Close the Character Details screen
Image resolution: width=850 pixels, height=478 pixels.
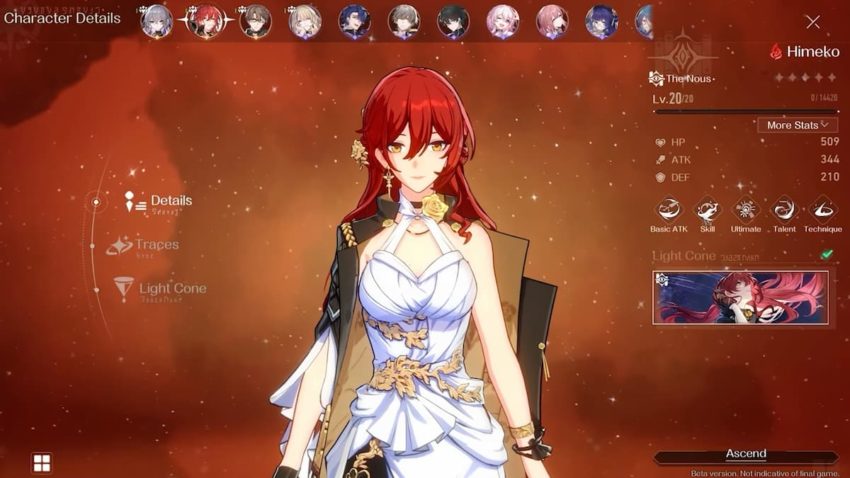812,22
